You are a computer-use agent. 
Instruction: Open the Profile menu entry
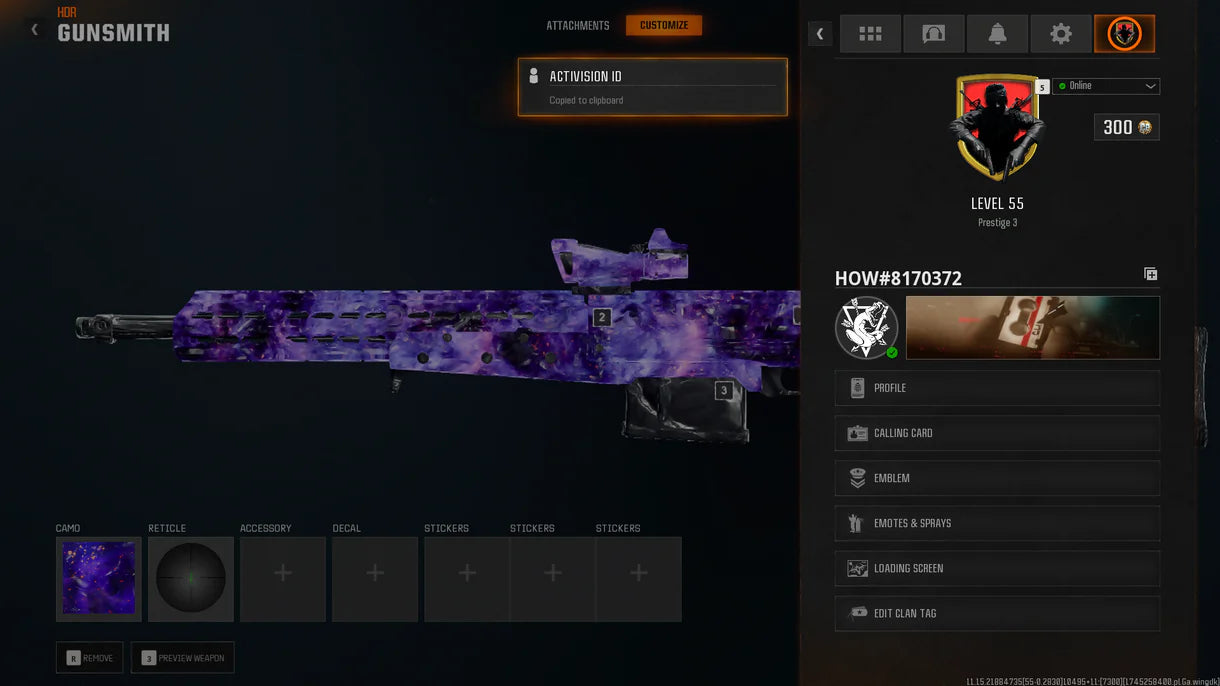coord(997,388)
